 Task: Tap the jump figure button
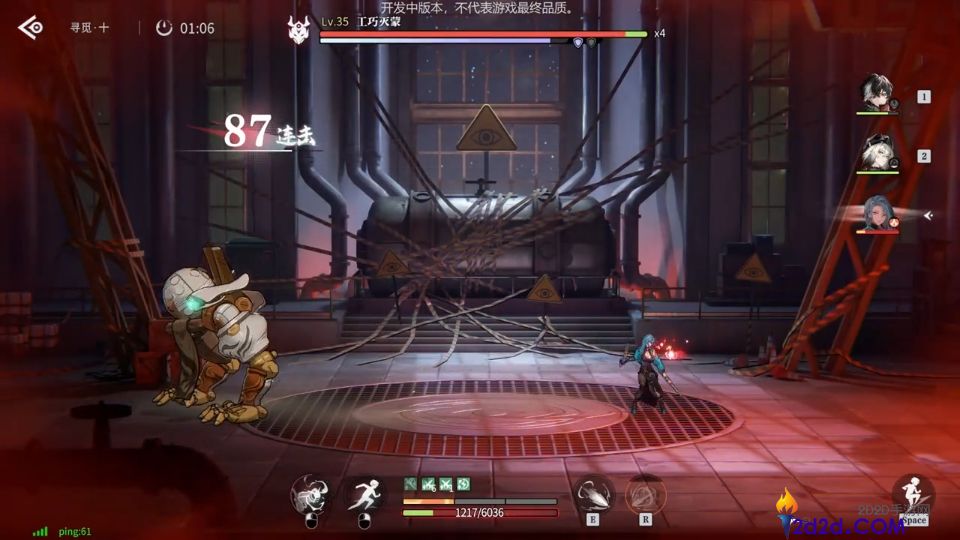tap(912, 494)
